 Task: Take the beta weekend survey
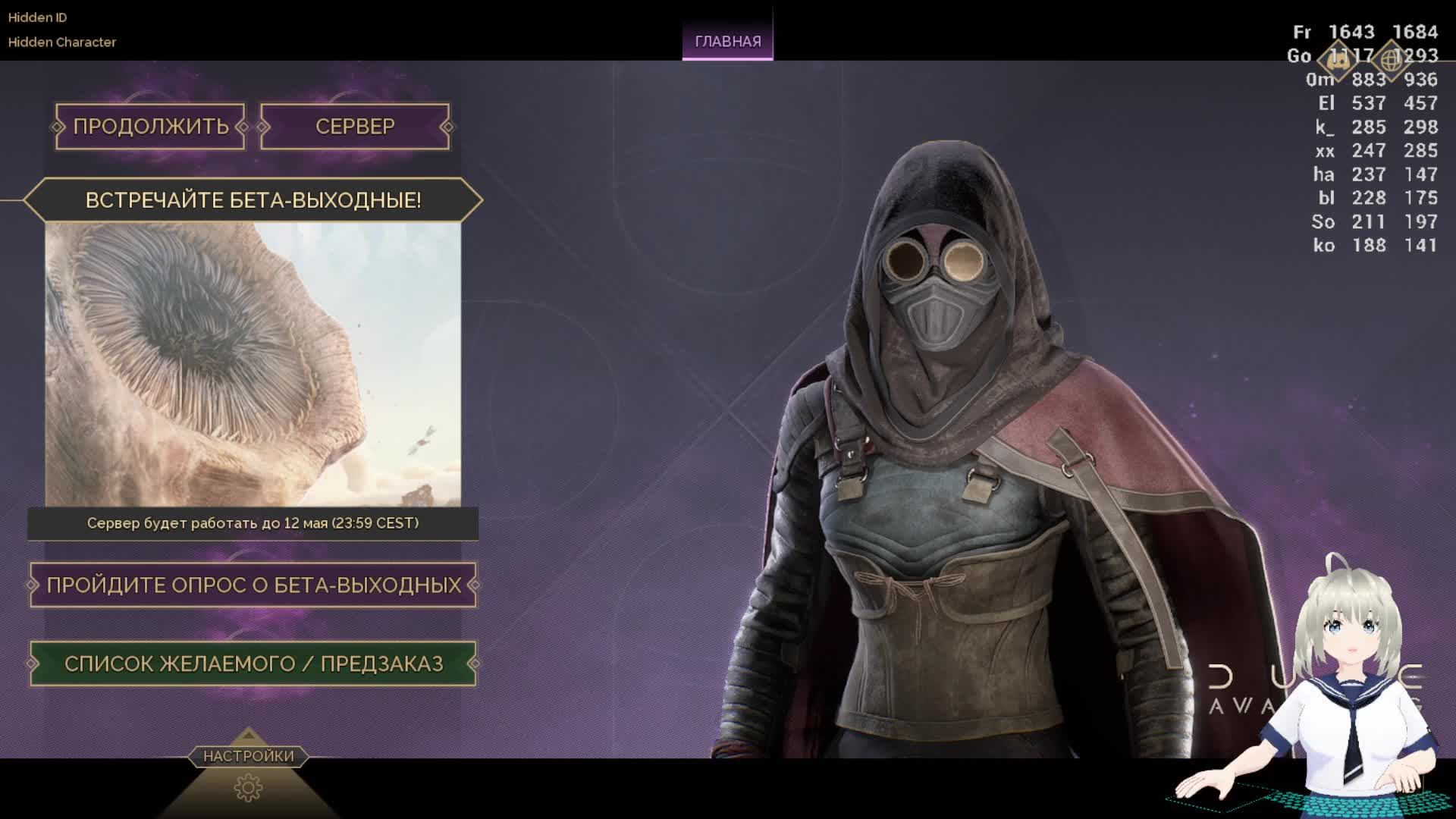click(x=253, y=585)
